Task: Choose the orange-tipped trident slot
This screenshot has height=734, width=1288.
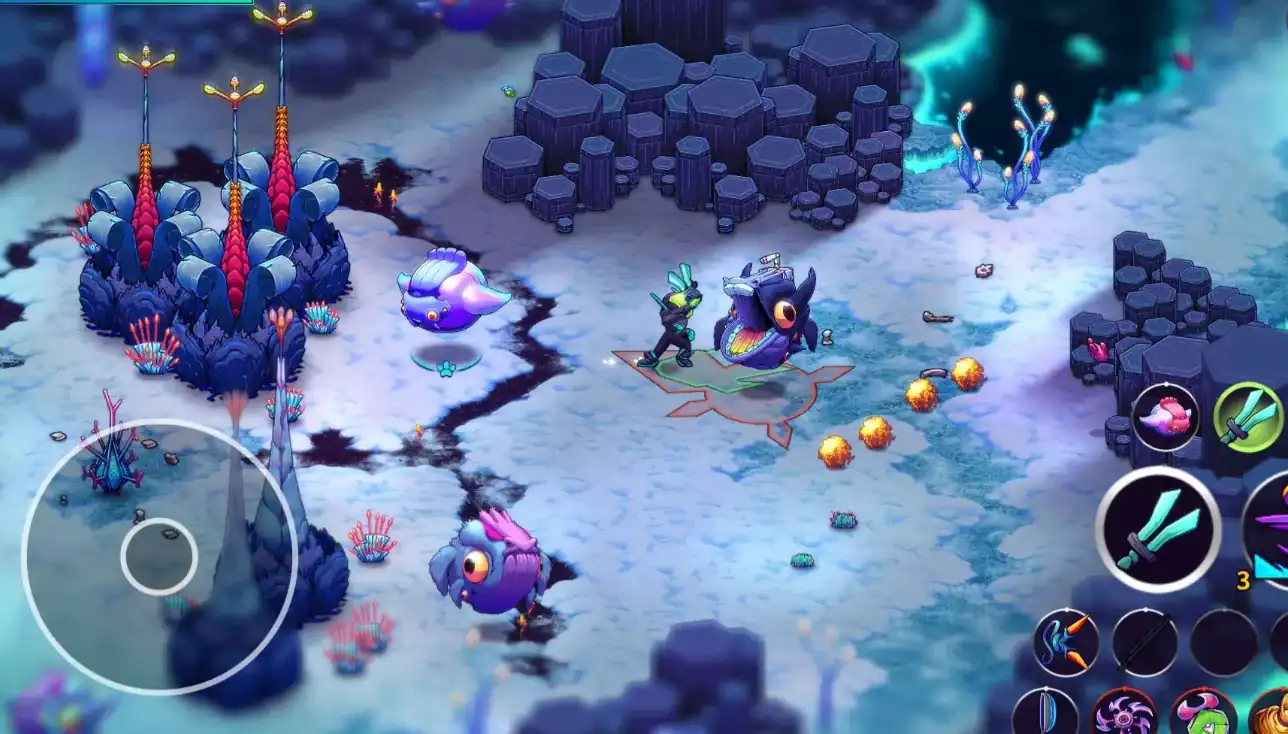Action: click(1066, 641)
